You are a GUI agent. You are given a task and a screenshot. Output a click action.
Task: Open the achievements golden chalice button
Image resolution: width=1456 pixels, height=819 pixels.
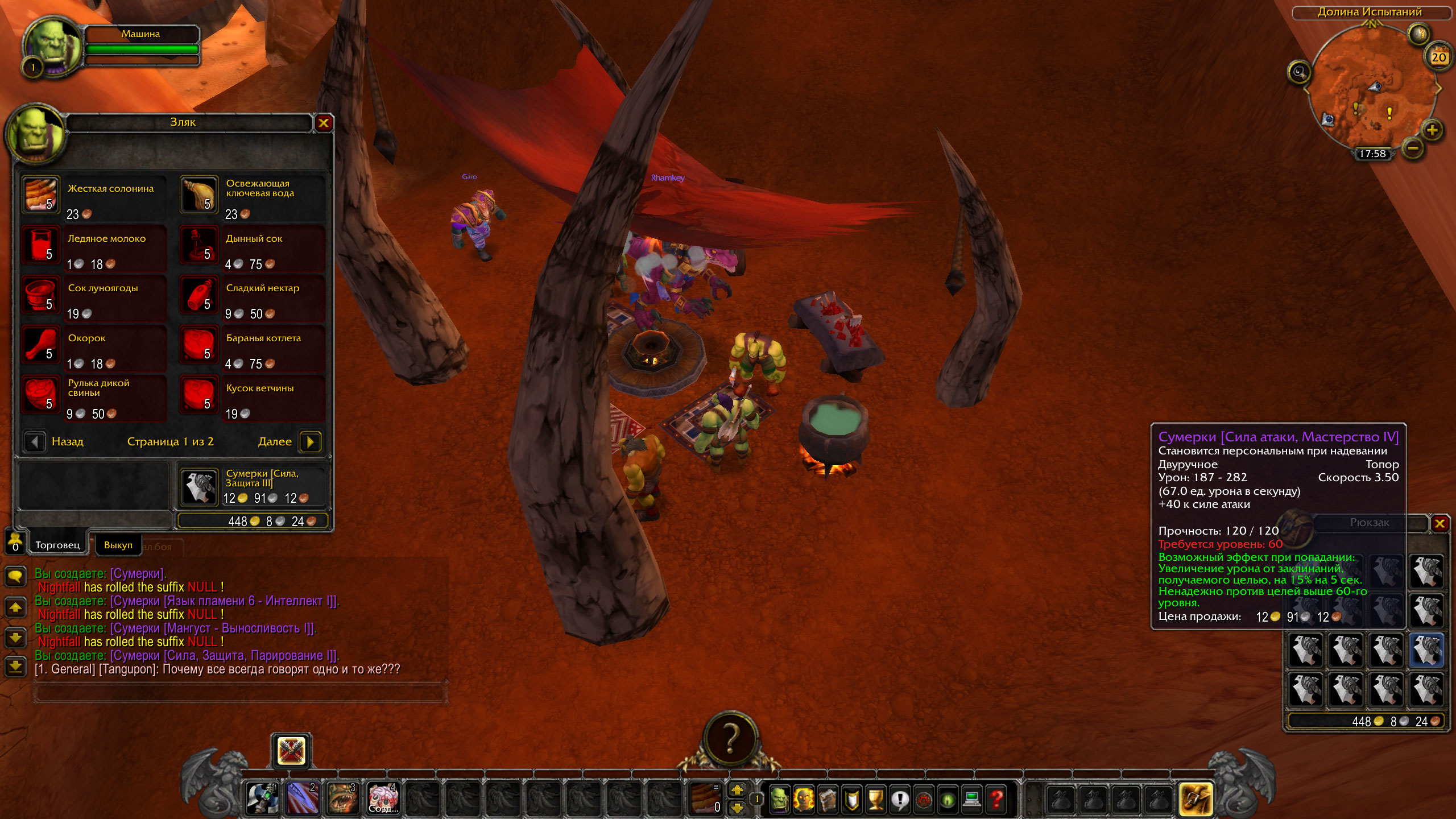pyautogui.click(x=875, y=800)
